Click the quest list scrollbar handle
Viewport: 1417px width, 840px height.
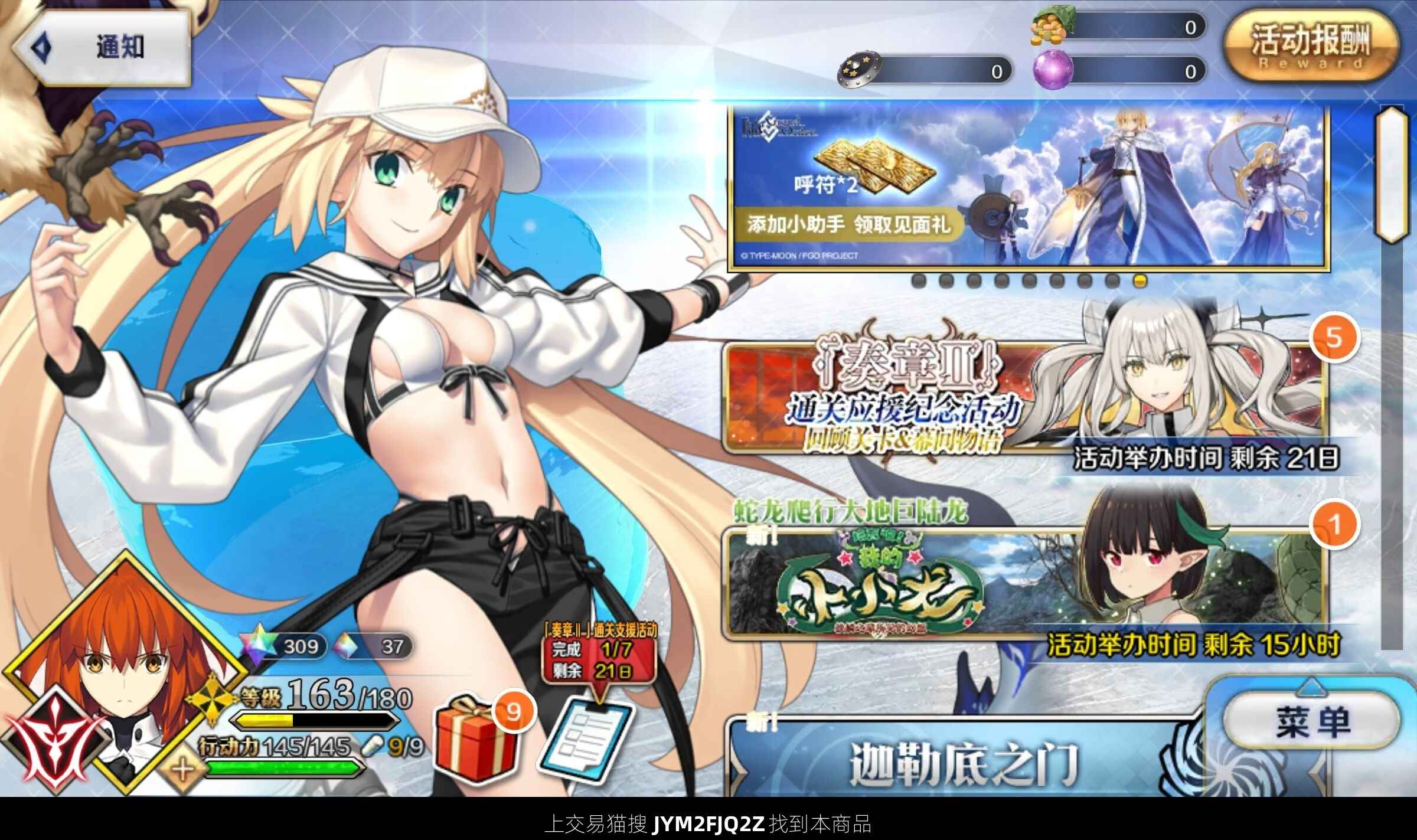click(x=1390, y=174)
